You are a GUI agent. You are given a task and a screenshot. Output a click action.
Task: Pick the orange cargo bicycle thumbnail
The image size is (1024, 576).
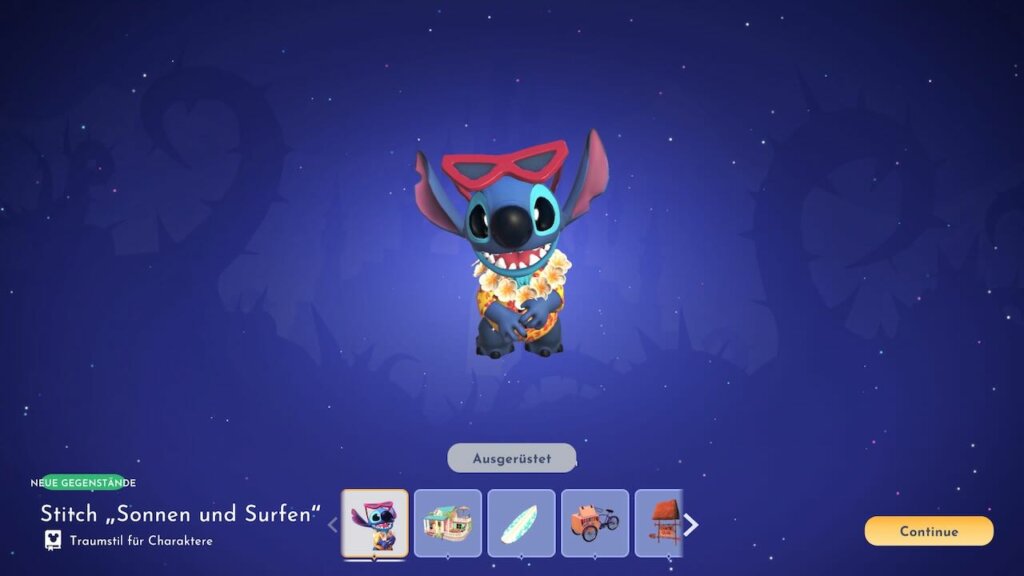tap(595, 523)
